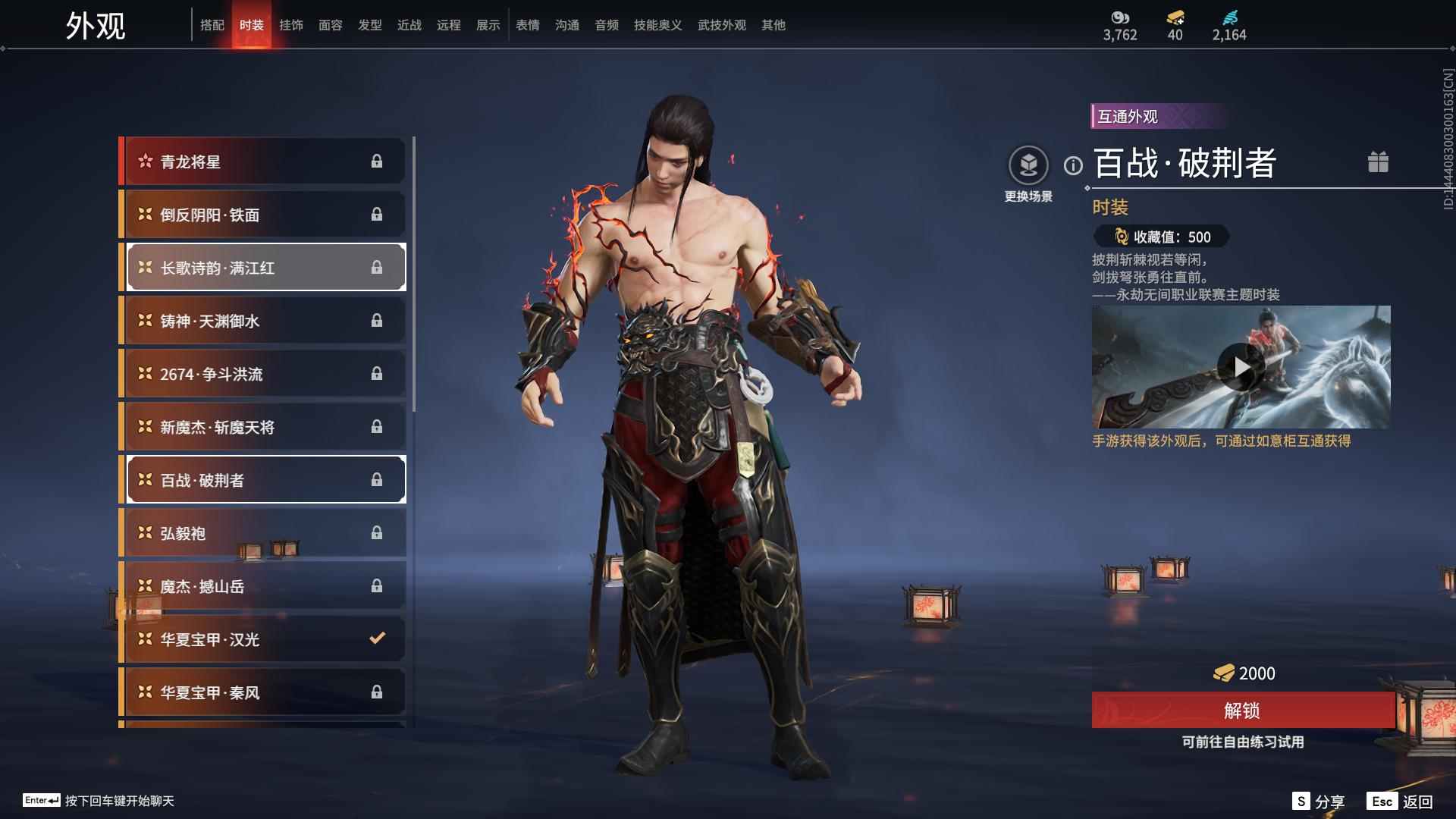Open the 挂饰 accessories tab

pyautogui.click(x=291, y=25)
